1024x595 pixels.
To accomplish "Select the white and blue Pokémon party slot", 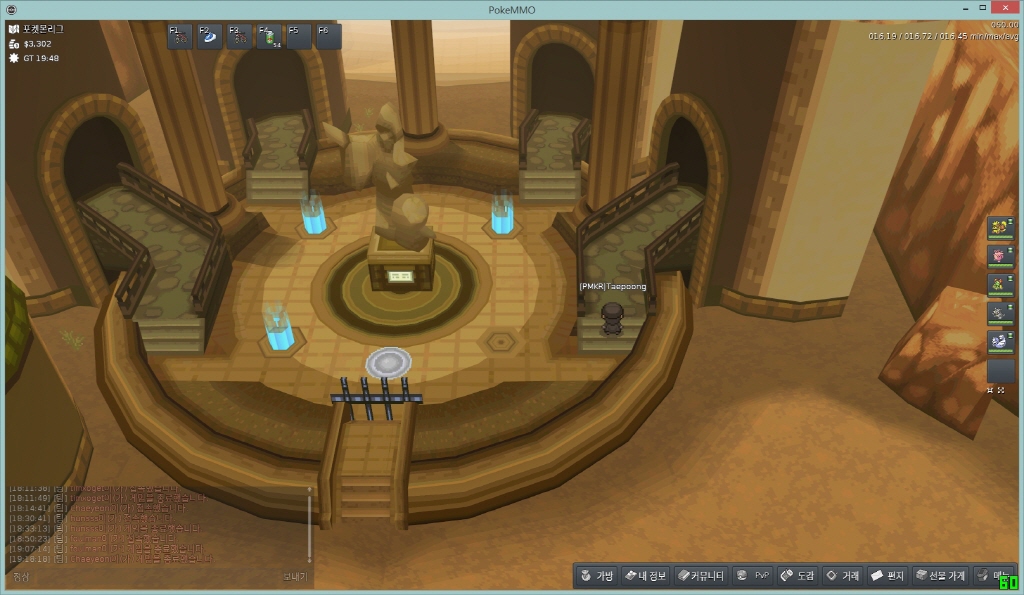I will [x=1000, y=343].
